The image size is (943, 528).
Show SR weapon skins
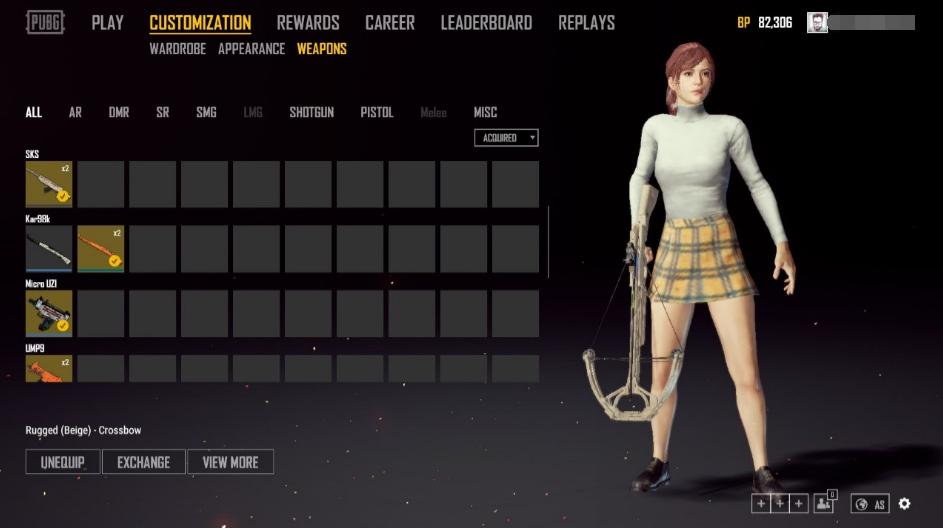pos(162,112)
